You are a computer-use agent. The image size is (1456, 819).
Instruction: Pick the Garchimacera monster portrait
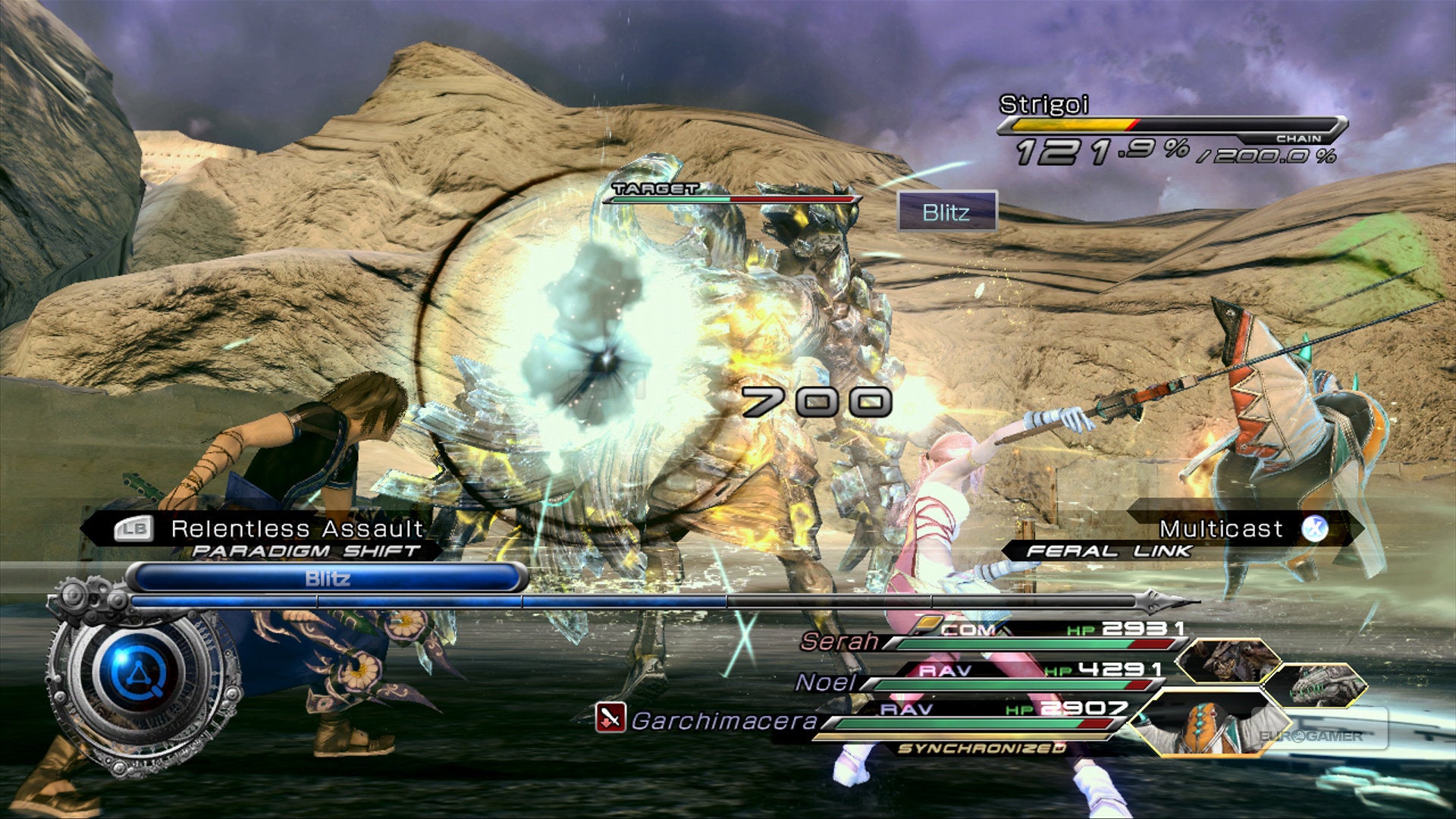pyautogui.click(x=1206, y=724)
